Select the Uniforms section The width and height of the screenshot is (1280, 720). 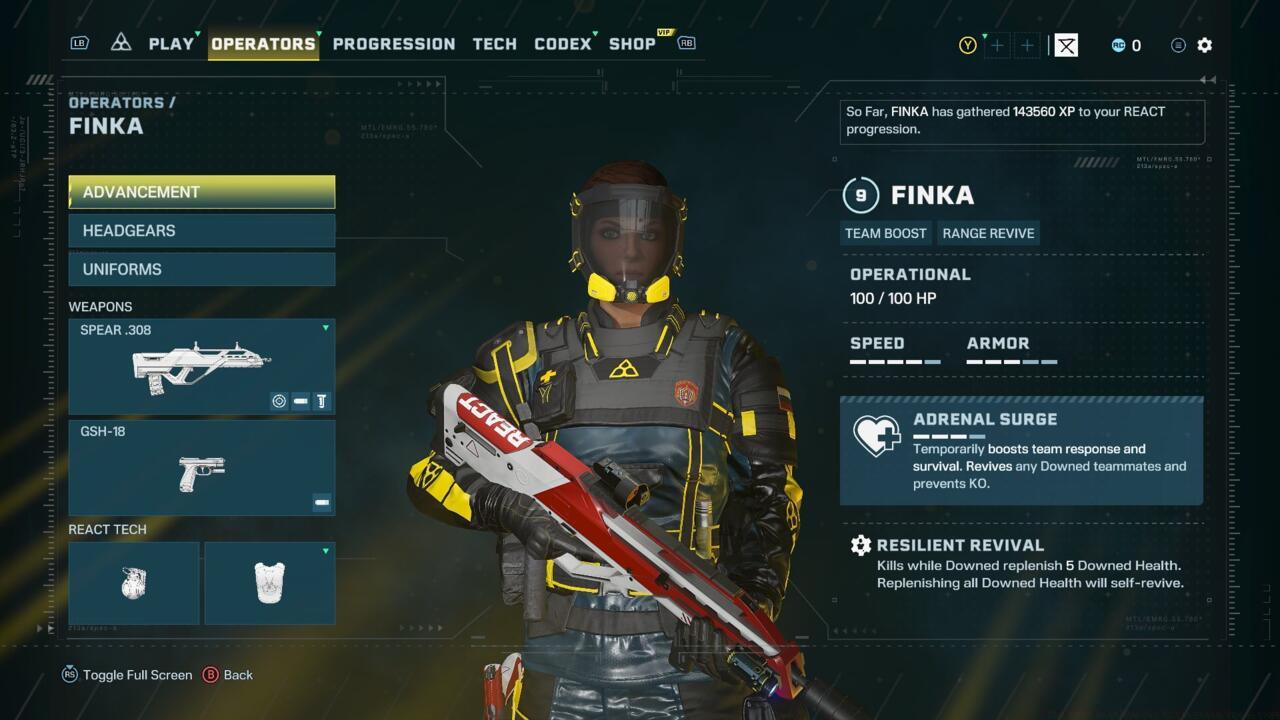(x=201, y=268)
